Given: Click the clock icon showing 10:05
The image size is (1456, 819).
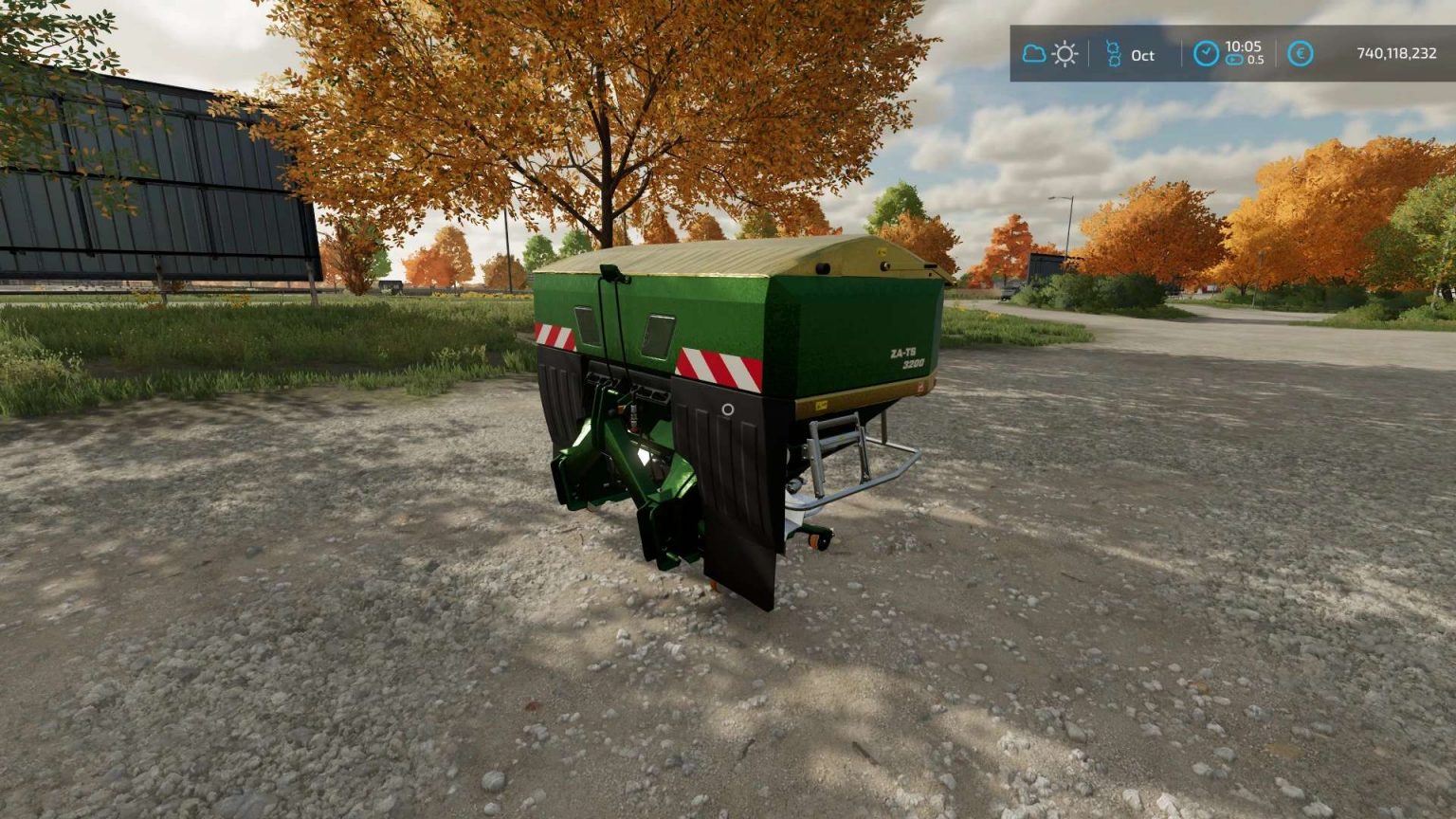Looking at the screenshot, I should [1206, 54].
